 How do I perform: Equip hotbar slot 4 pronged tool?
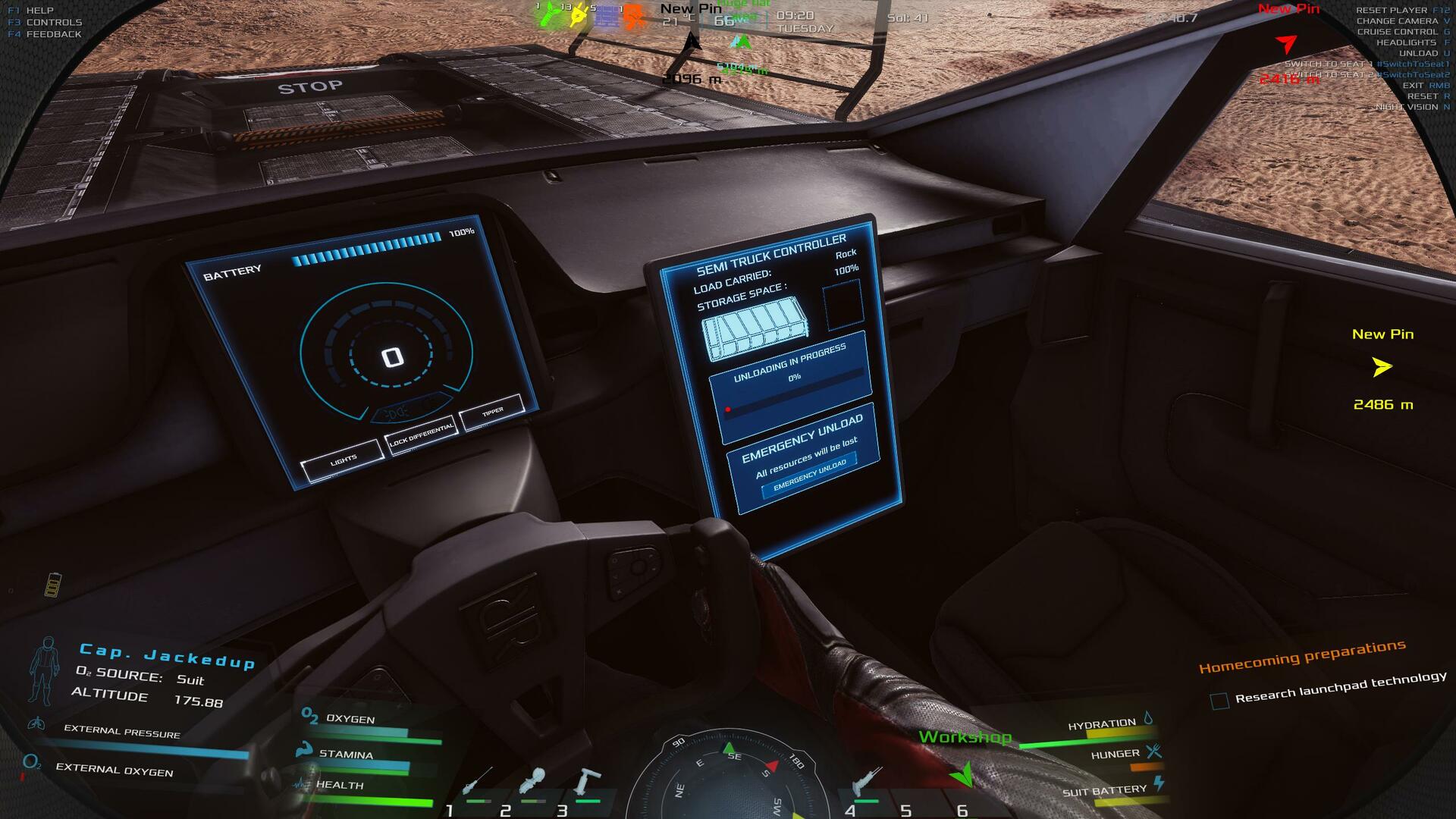pos(866,781)
